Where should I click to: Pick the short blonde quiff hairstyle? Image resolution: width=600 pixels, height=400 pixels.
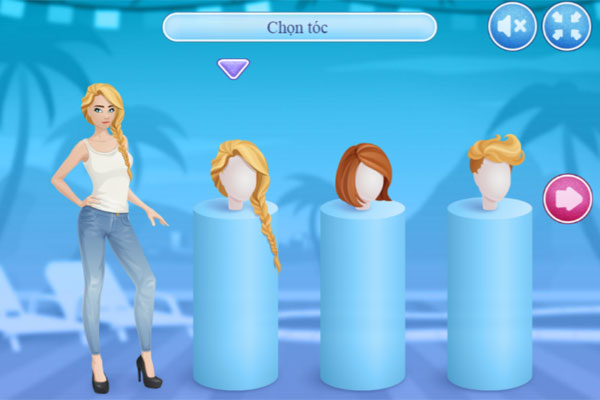493,168
